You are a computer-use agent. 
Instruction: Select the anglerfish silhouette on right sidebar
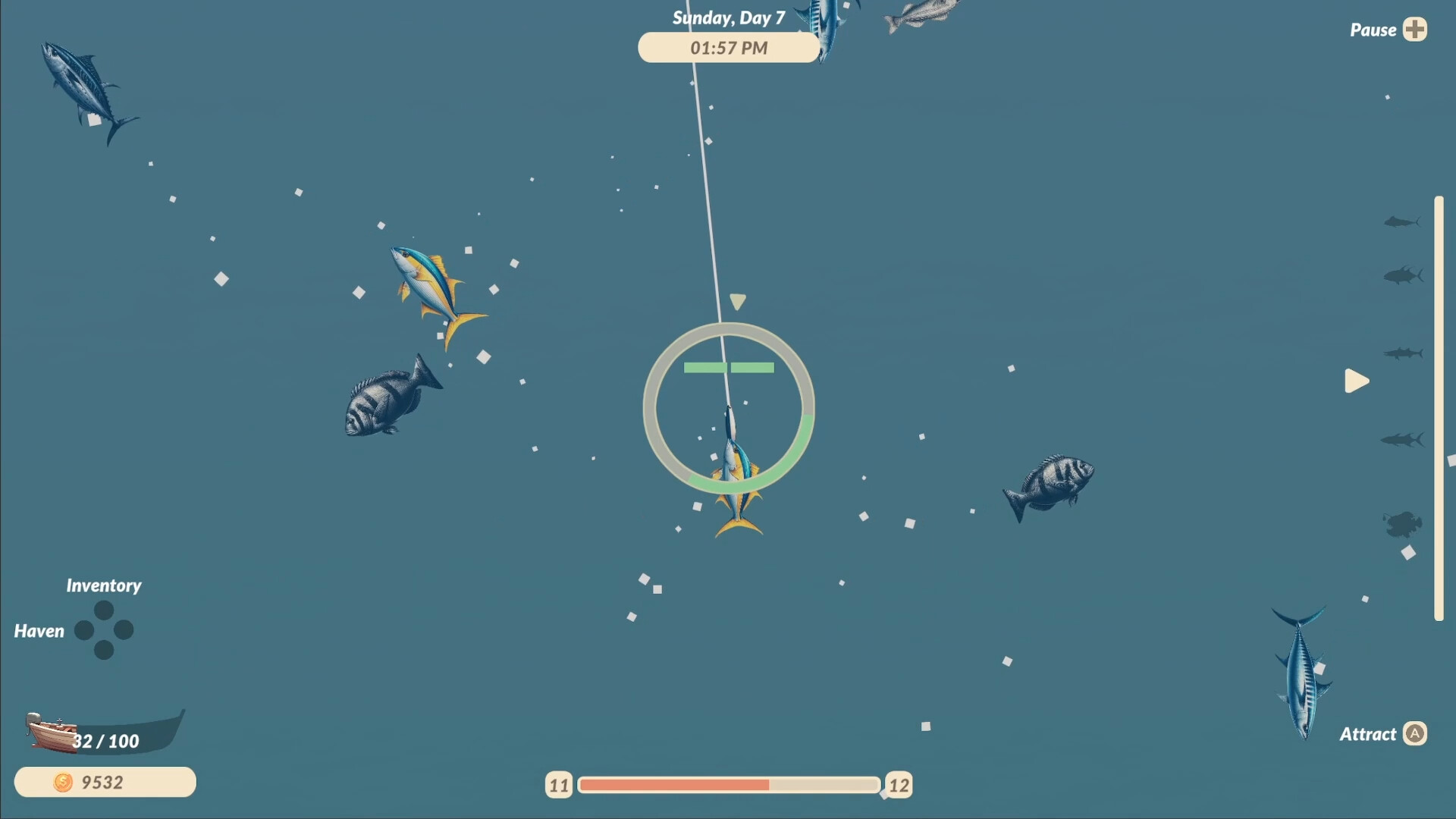pos(1404,523)
